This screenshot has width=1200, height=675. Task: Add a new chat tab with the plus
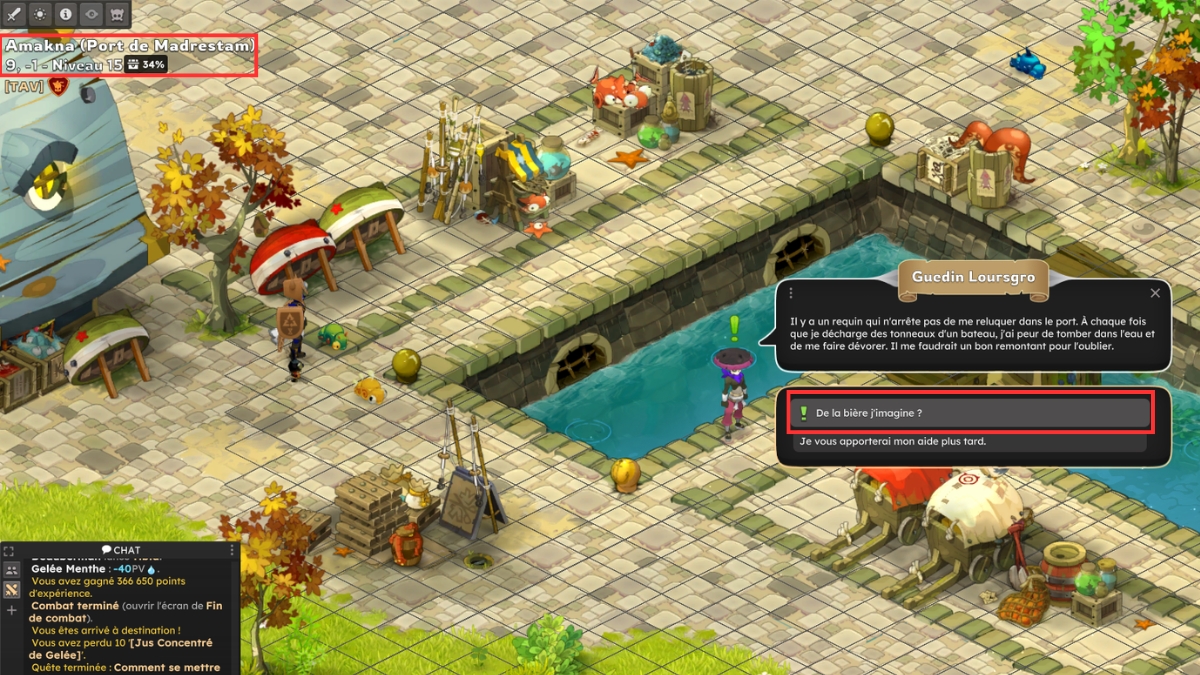click(x=12, y=610)
